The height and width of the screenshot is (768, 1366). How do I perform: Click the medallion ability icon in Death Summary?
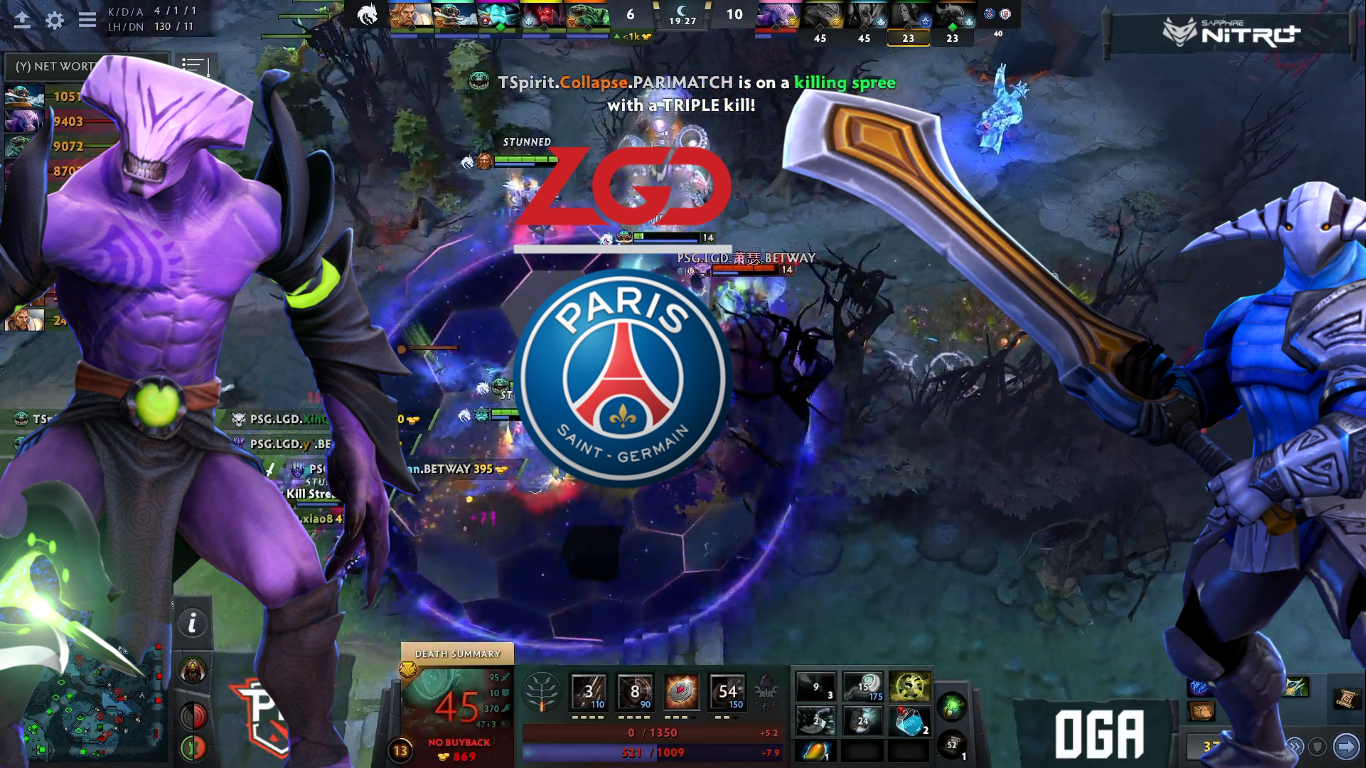click(682, 691)
